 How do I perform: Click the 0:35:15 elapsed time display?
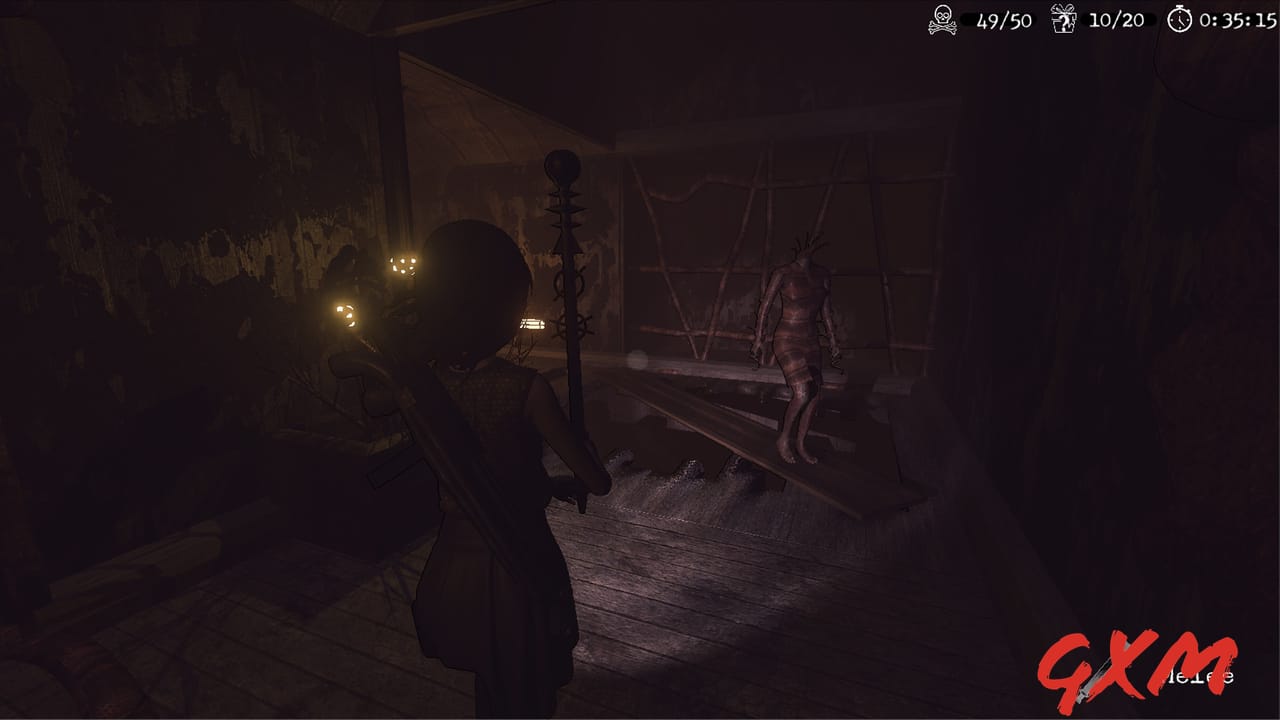tap(1240, 17)
